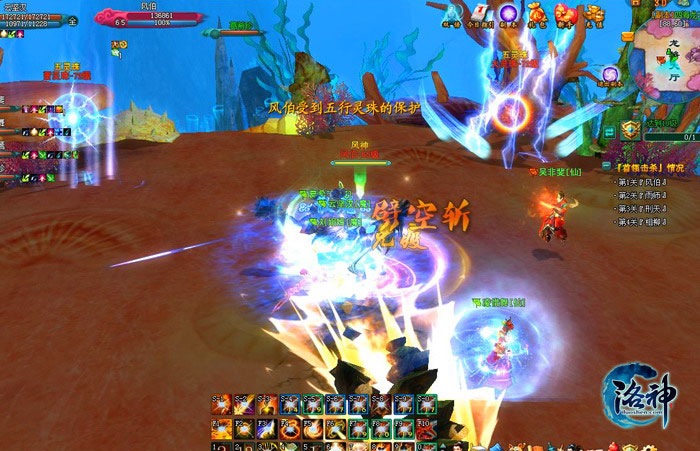Image resolution: width=700 pixels, height=451 pixels.
Task: Click the purple swirl dungeon exit icon
Action: coord(610,75)
